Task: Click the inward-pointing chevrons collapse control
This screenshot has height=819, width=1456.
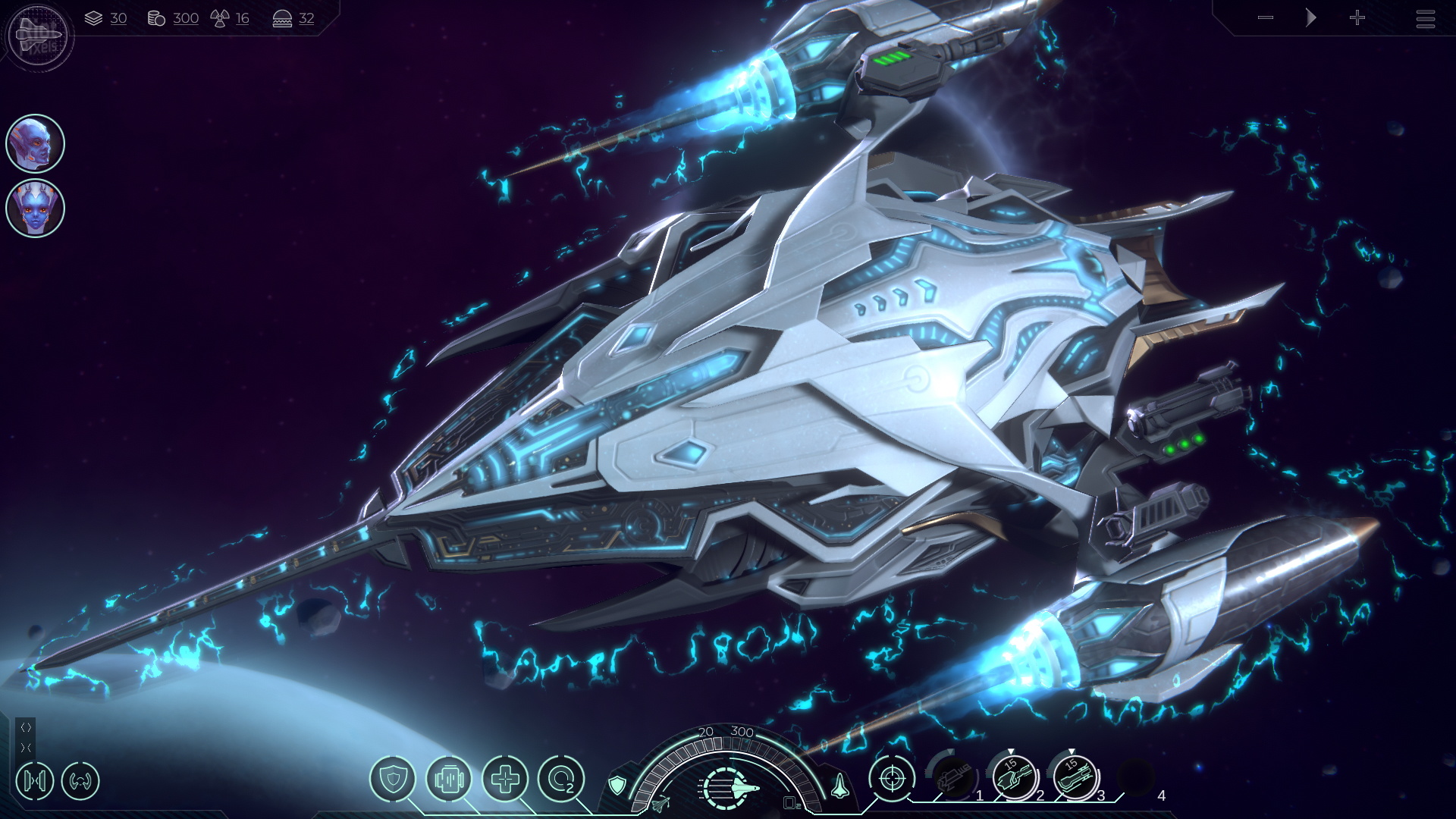Action: click(26, 748)
